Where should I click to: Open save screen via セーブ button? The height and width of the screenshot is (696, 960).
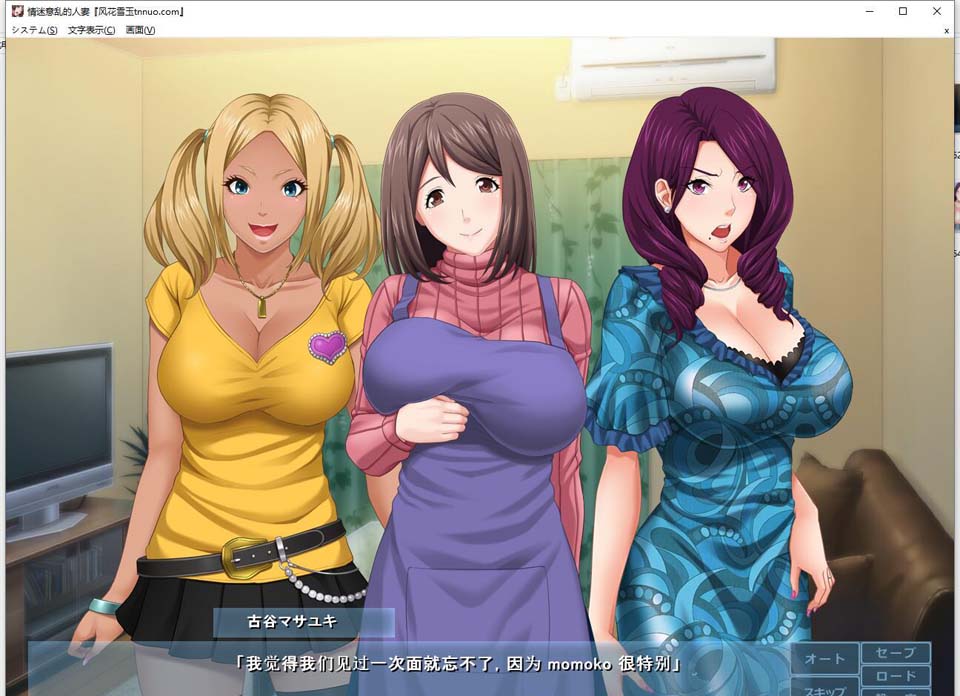895,653
